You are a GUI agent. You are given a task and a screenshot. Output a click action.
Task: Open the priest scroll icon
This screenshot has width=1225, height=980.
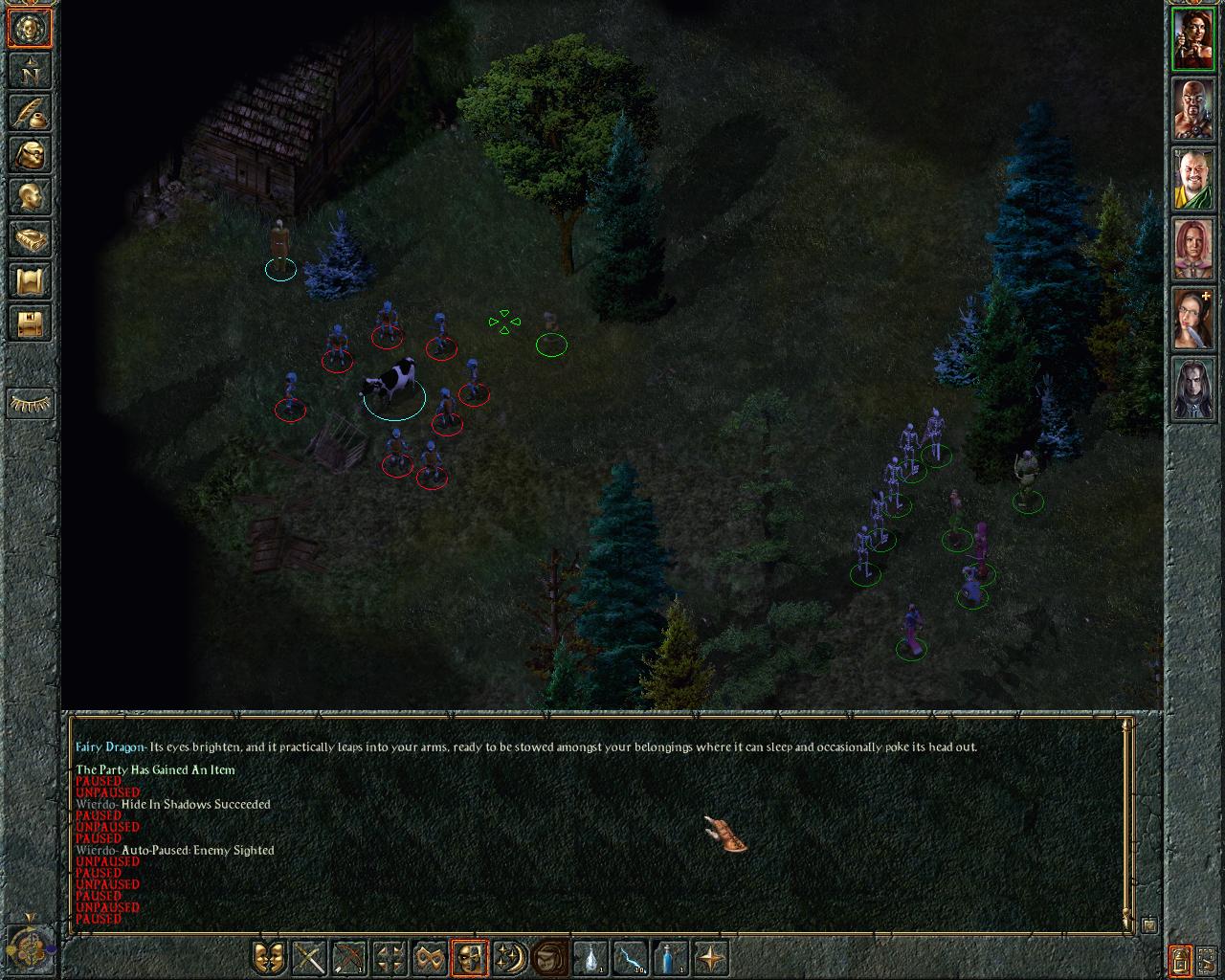30,280
